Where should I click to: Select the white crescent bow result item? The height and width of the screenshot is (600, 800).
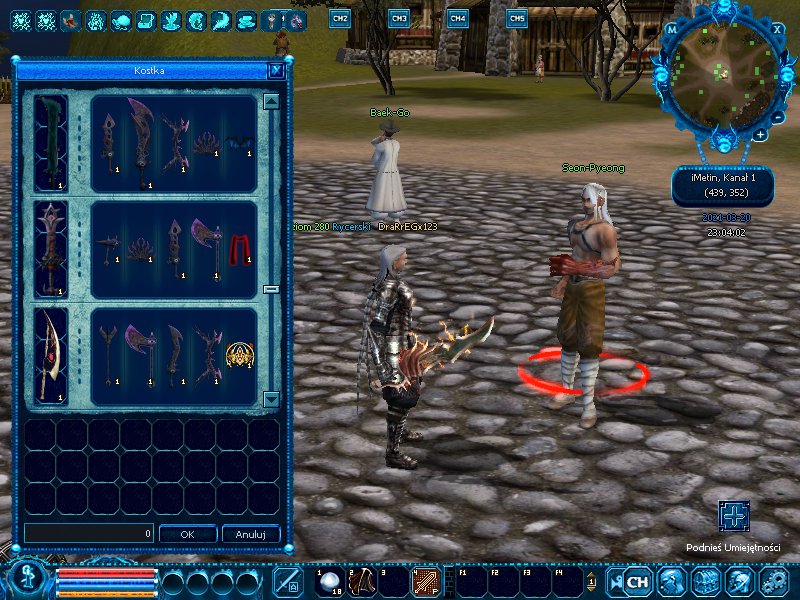click(x=51, y=354)
